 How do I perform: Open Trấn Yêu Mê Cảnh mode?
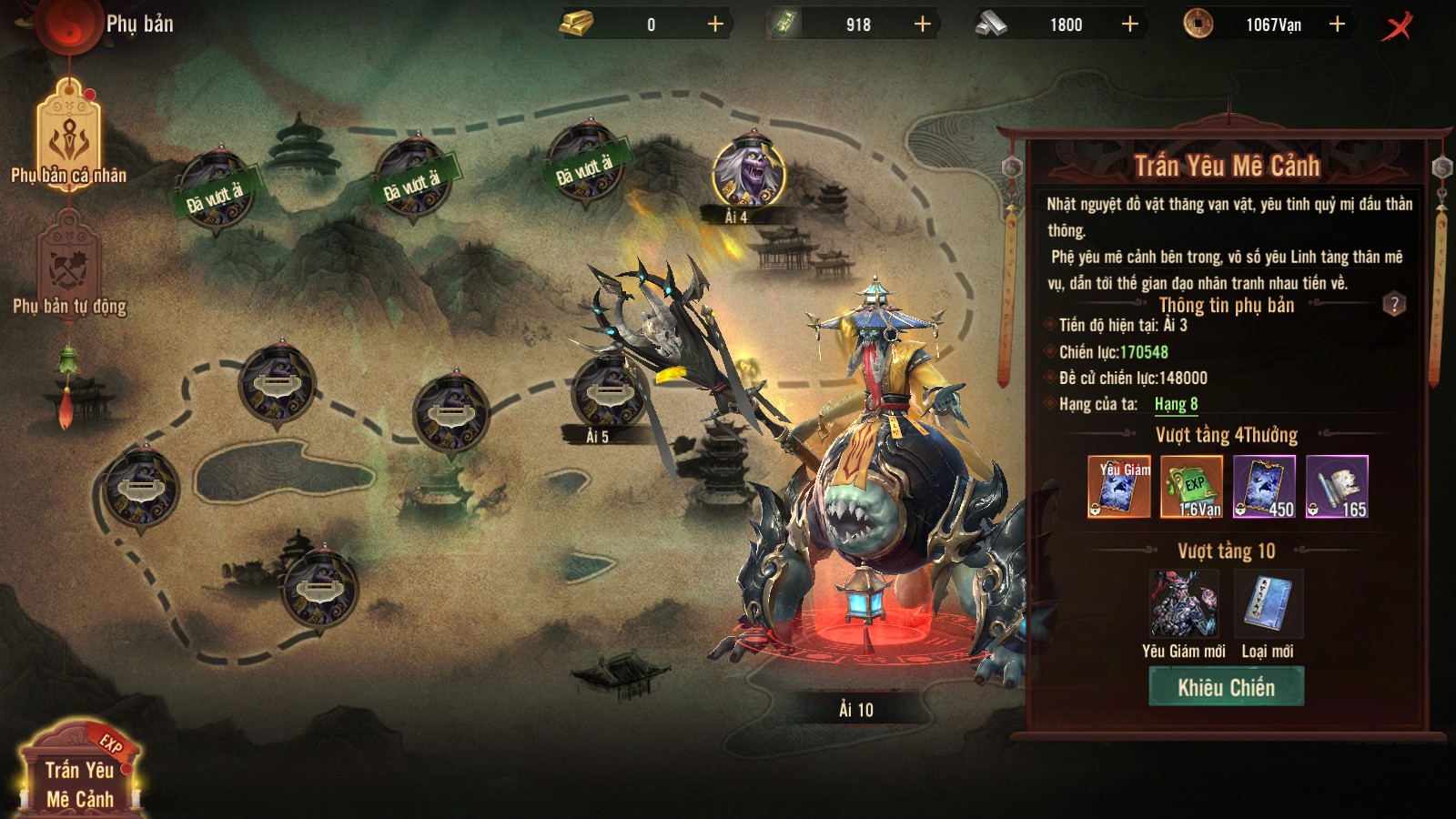pyautogui.click(x=79, y=773)
